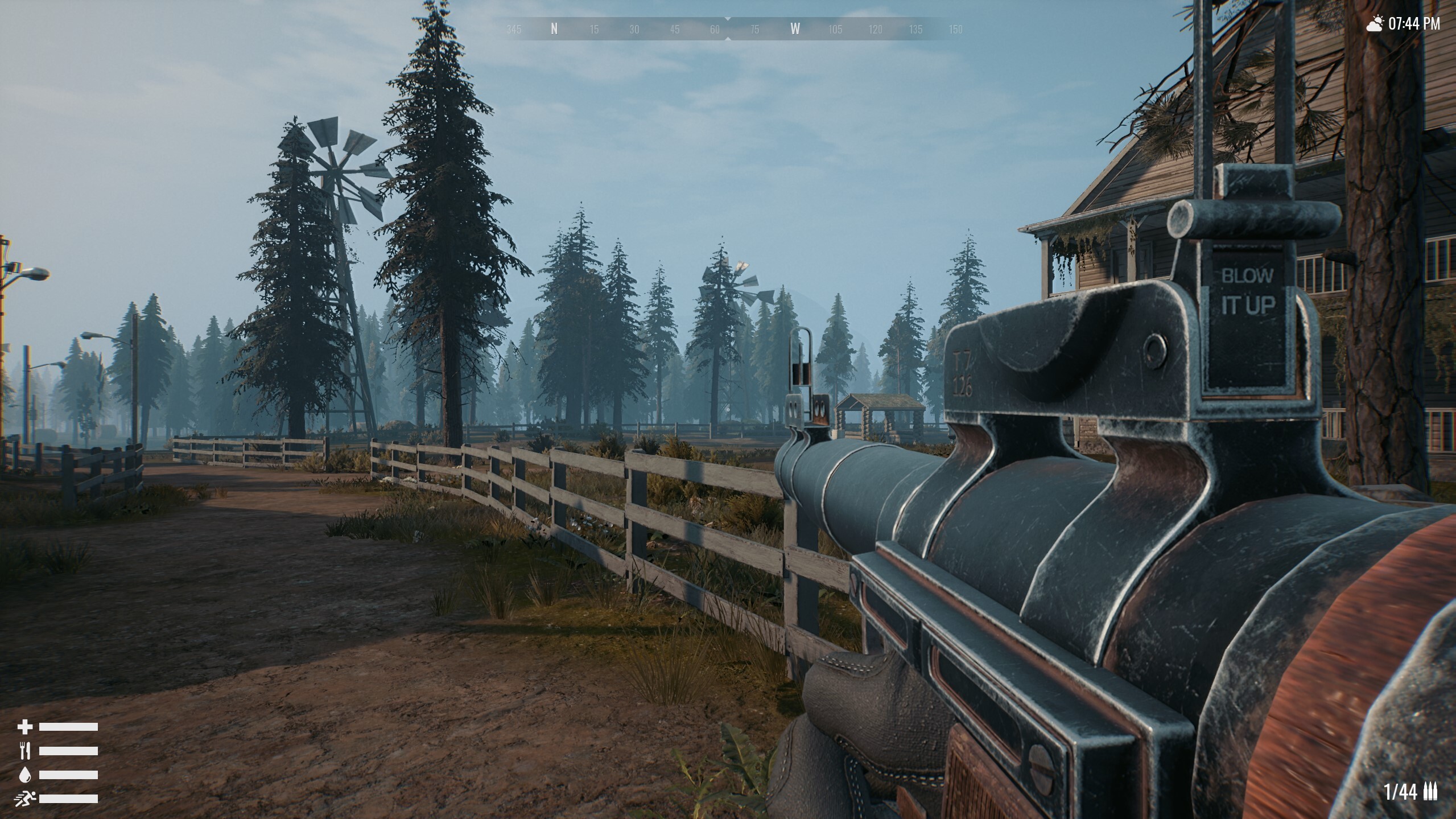
Task: Toggle the thirst bar indicator
Action: [x=68, y=775]
